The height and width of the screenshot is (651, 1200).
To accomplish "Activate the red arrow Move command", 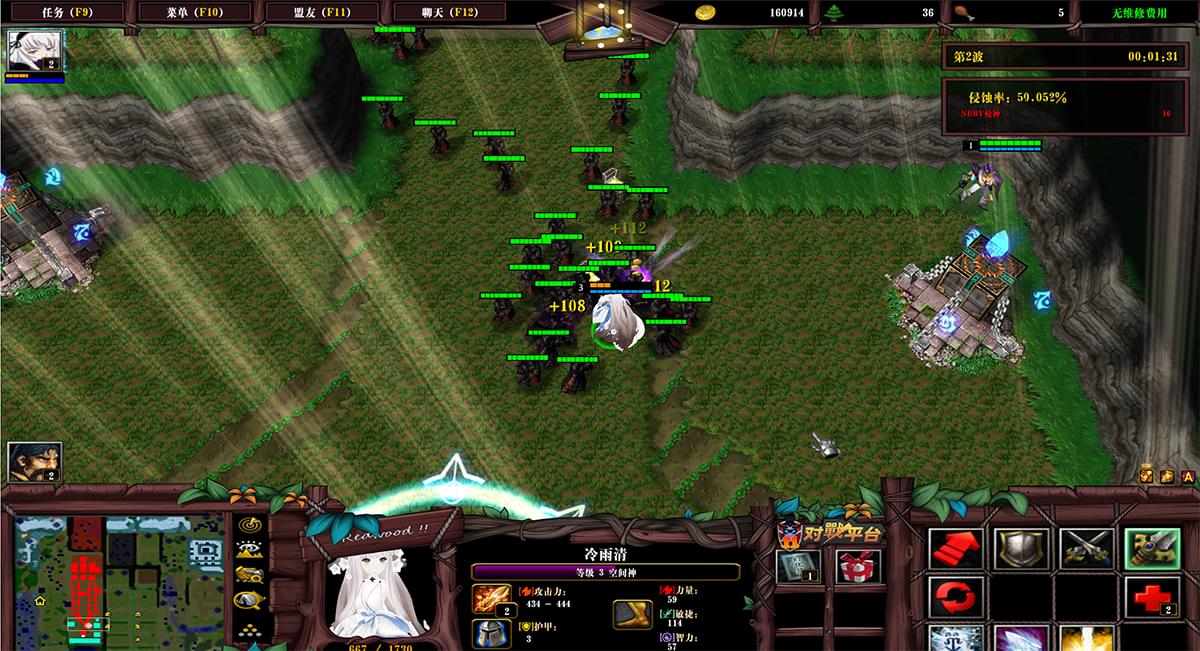I will coord(956,549).
